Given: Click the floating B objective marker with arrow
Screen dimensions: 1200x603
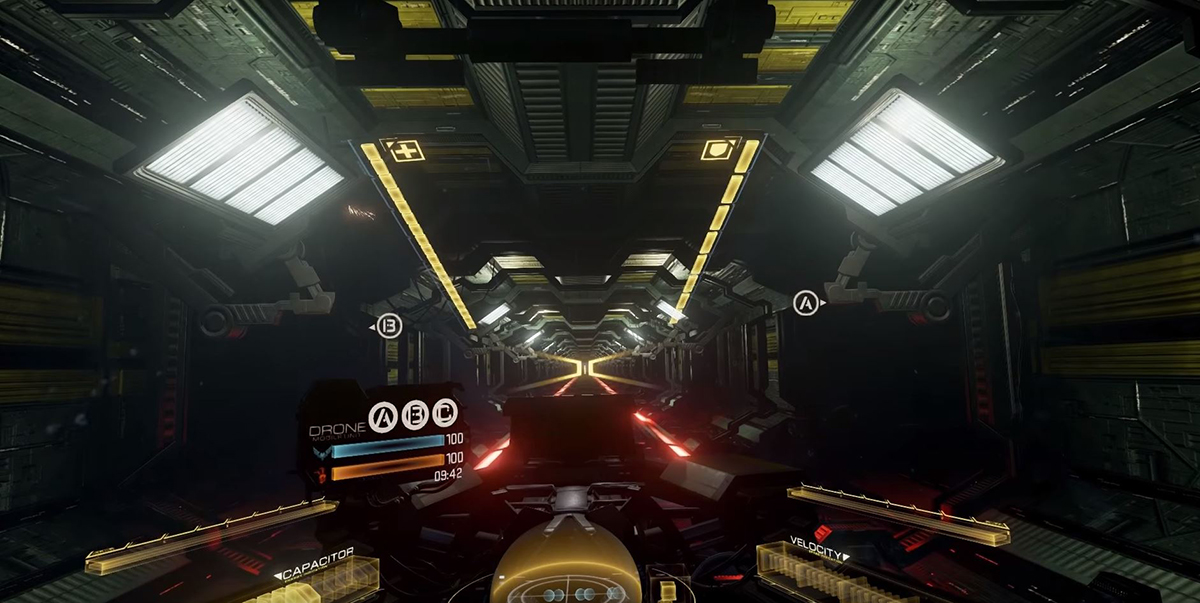Looking at the screenshot, I should 390,326.
